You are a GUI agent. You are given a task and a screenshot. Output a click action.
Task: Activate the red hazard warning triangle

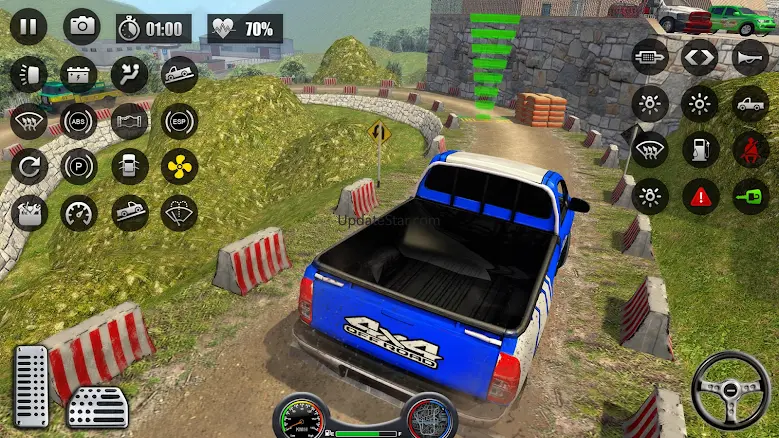pyautogui.click(x=700, y=196)
